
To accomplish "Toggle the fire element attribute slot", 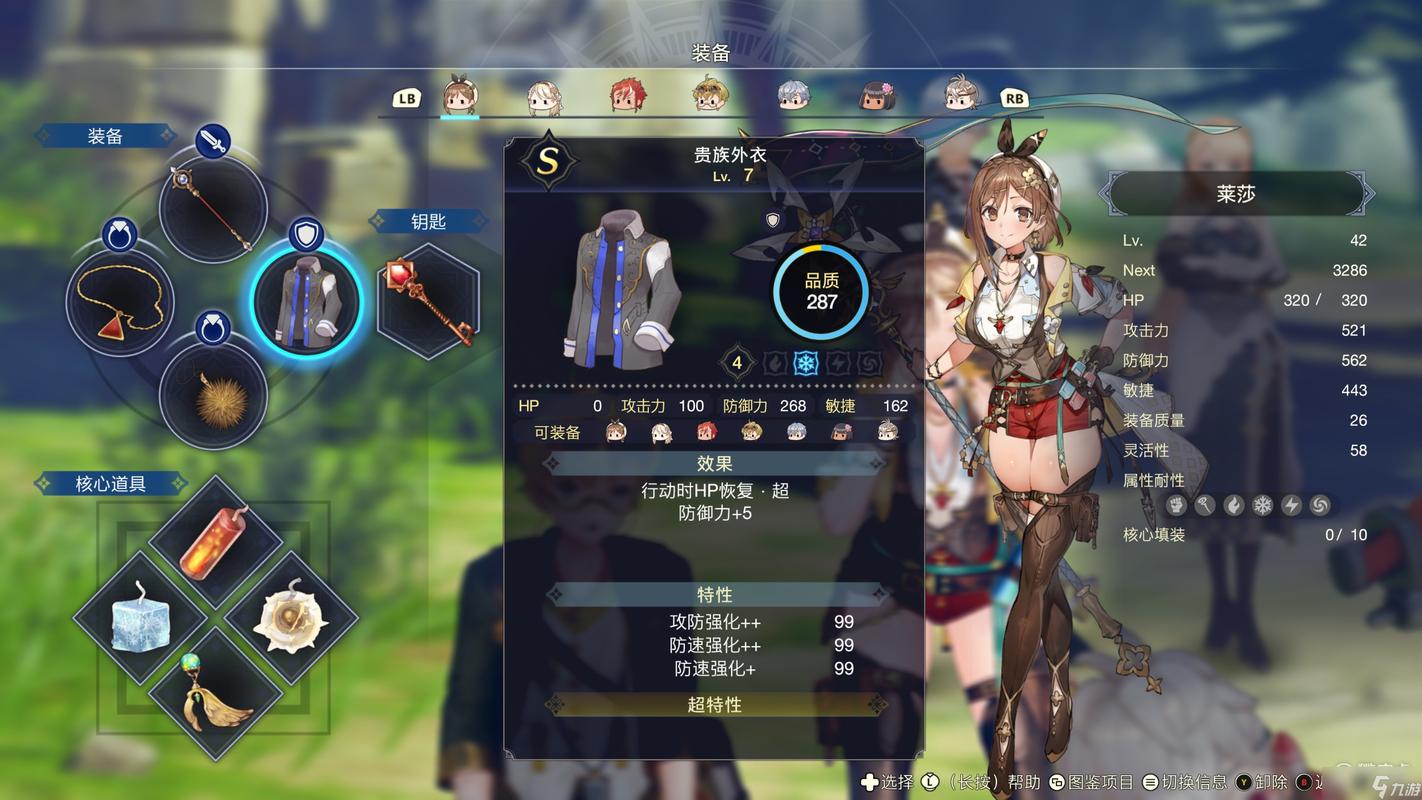I will pyautogui.click(x=776, y=363).
